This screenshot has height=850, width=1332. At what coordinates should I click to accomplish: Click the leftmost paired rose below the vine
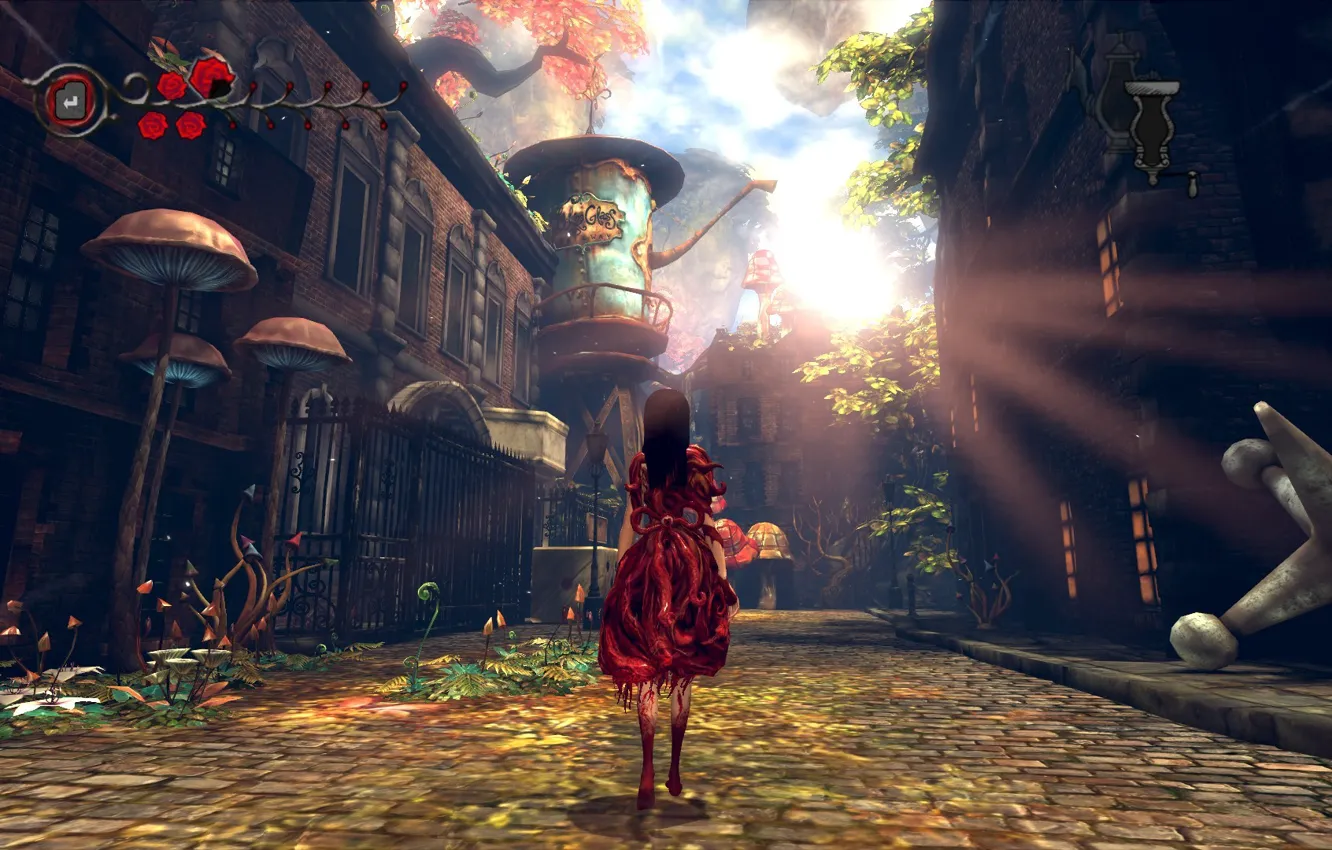(x=152, y=126)
